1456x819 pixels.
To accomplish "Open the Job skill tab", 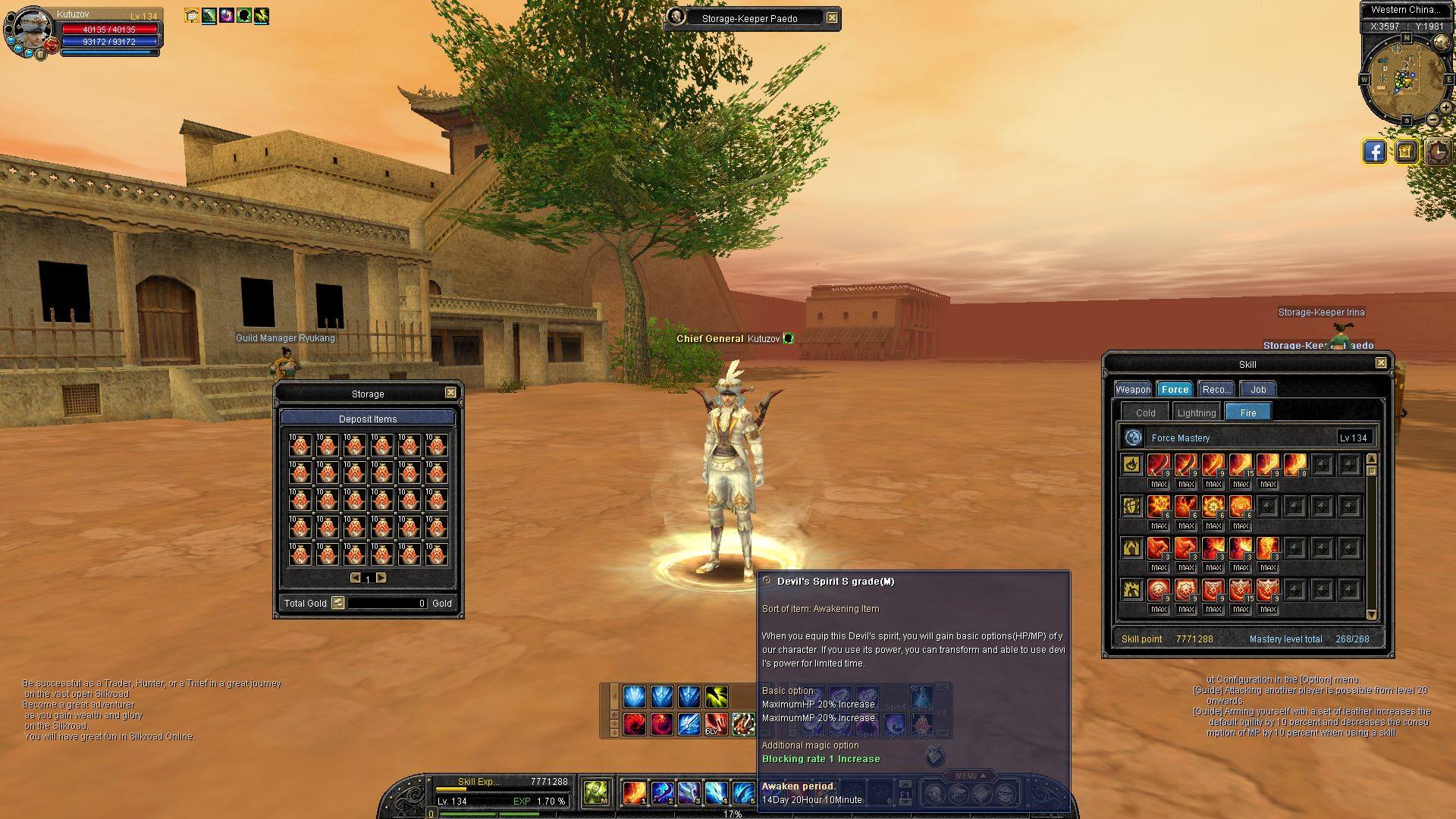I will point(1258,390).
